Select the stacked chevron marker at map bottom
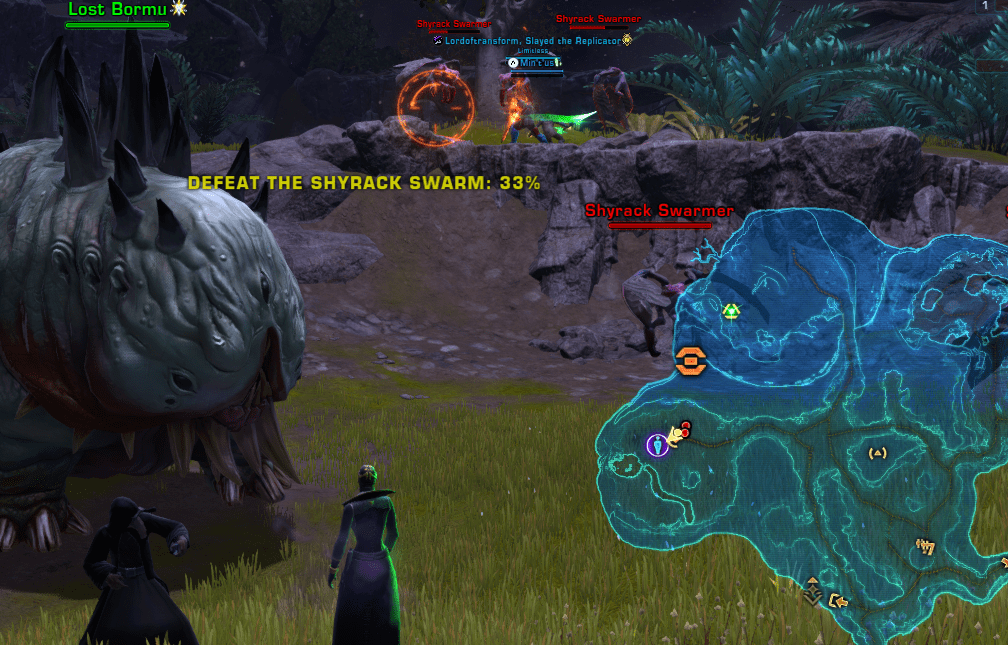The width and height of the screenshot is (1008, 645). point(814,591)
